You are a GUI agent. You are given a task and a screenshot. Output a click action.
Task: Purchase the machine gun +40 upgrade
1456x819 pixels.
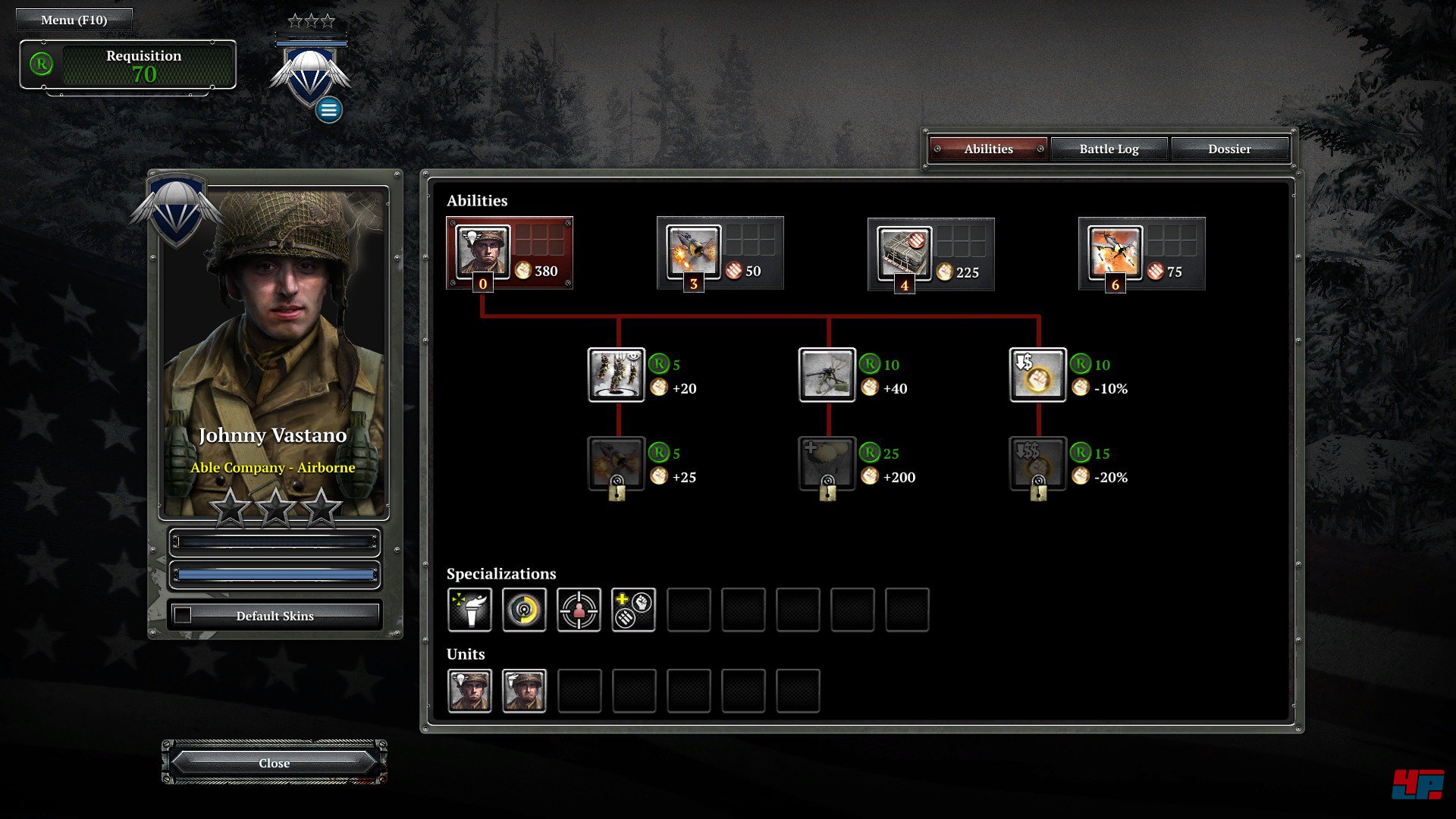827,375
